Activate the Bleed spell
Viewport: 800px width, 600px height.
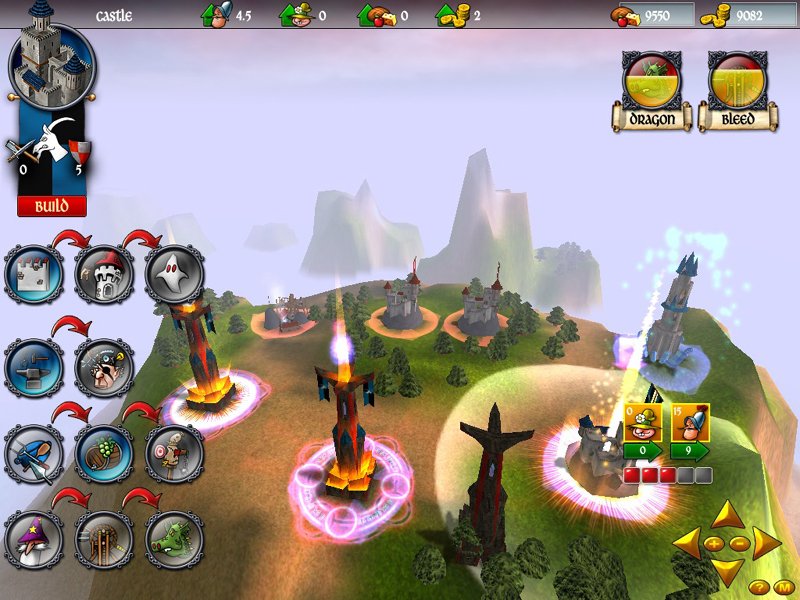[737, 90]
